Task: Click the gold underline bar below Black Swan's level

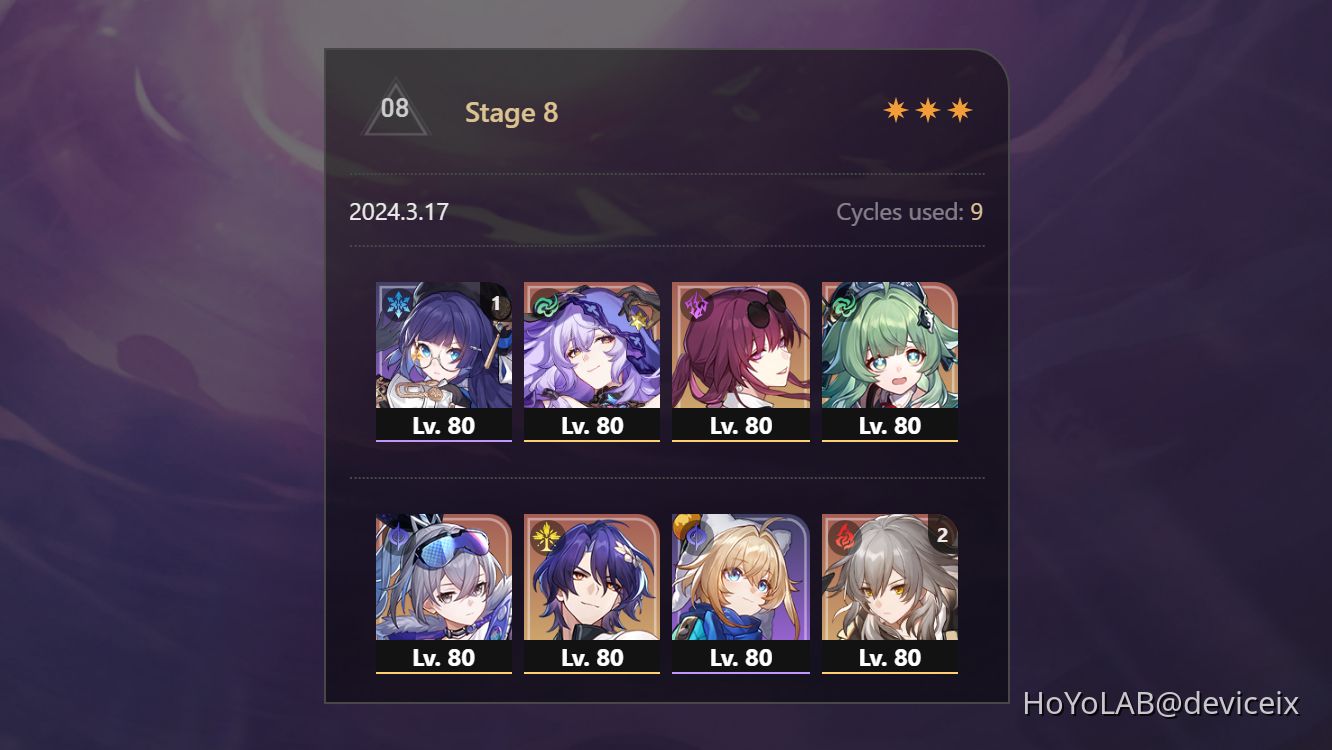Action: (592, 441)
